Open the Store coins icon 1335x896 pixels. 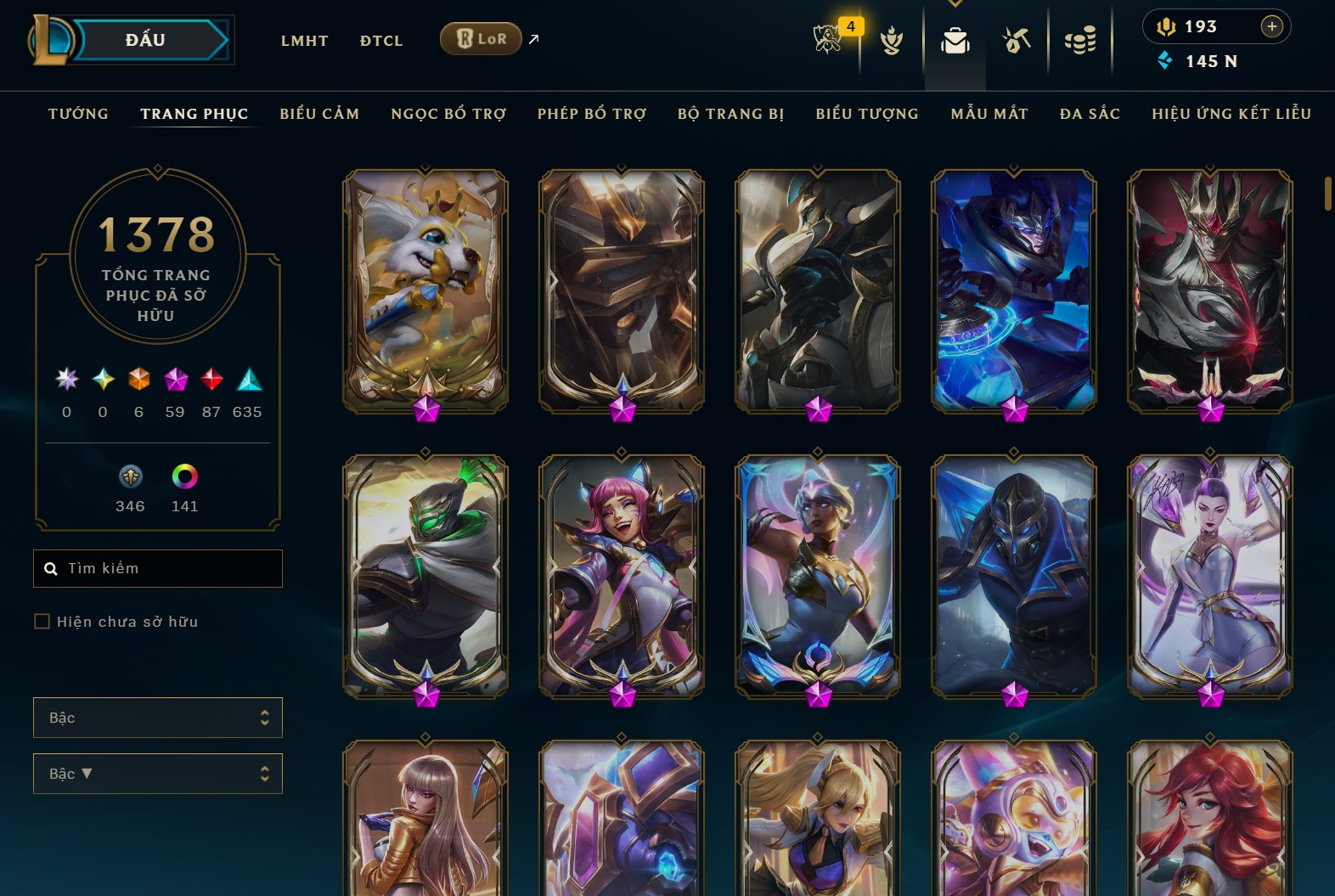point(1080,40)
